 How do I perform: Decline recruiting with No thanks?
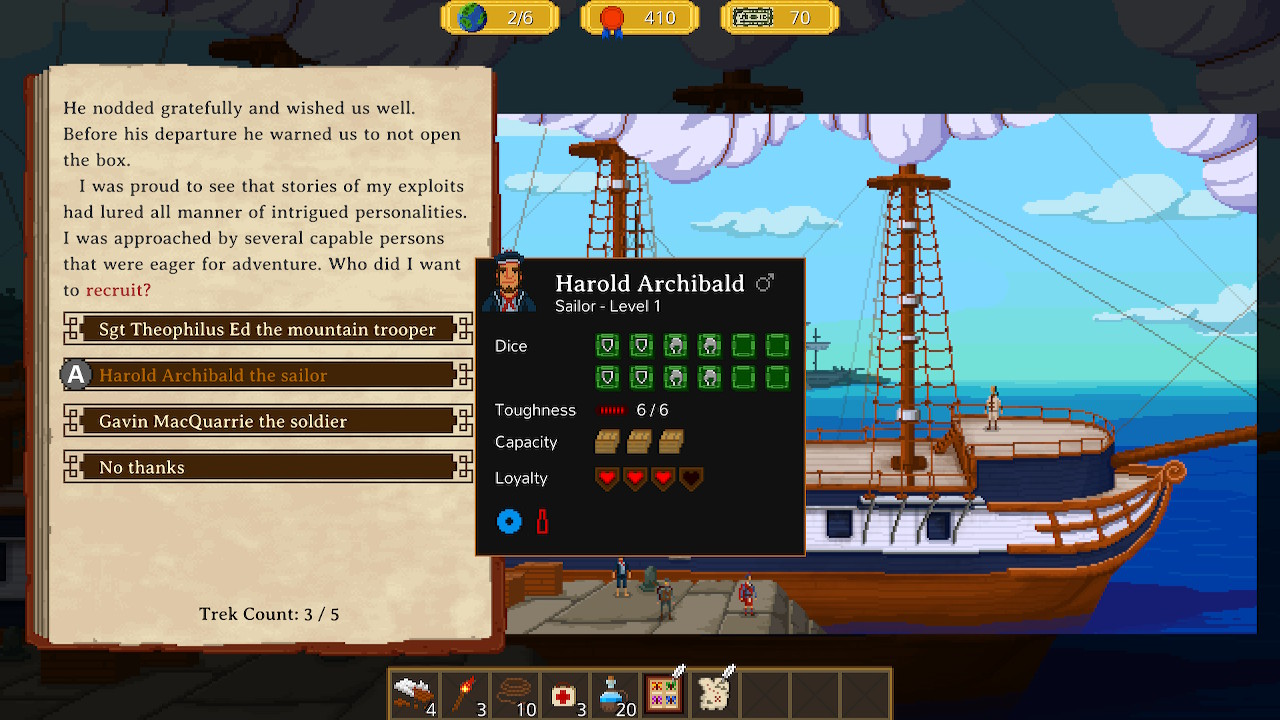(267, 467)
